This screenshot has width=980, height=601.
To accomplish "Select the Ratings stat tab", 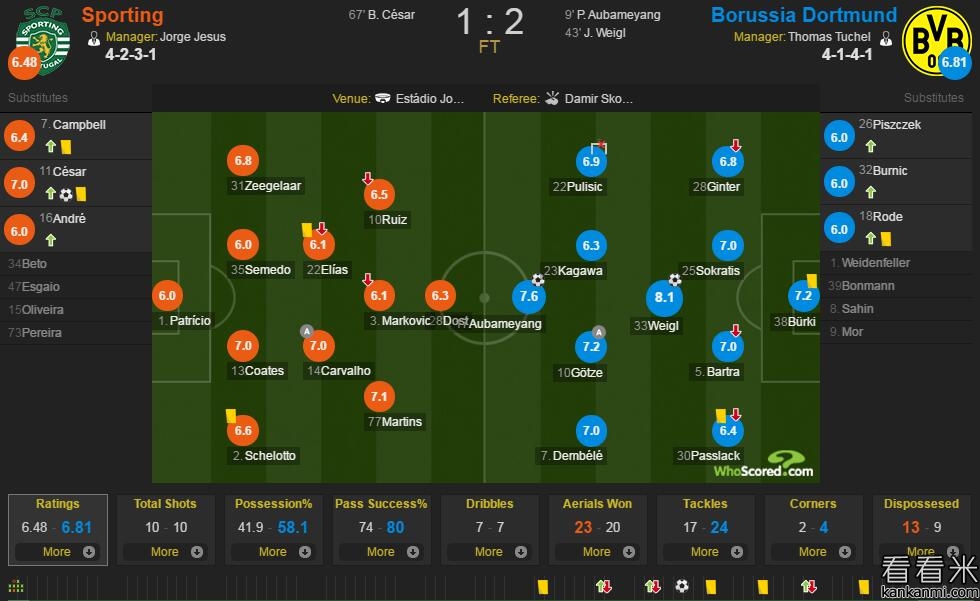I will (57, 504).
